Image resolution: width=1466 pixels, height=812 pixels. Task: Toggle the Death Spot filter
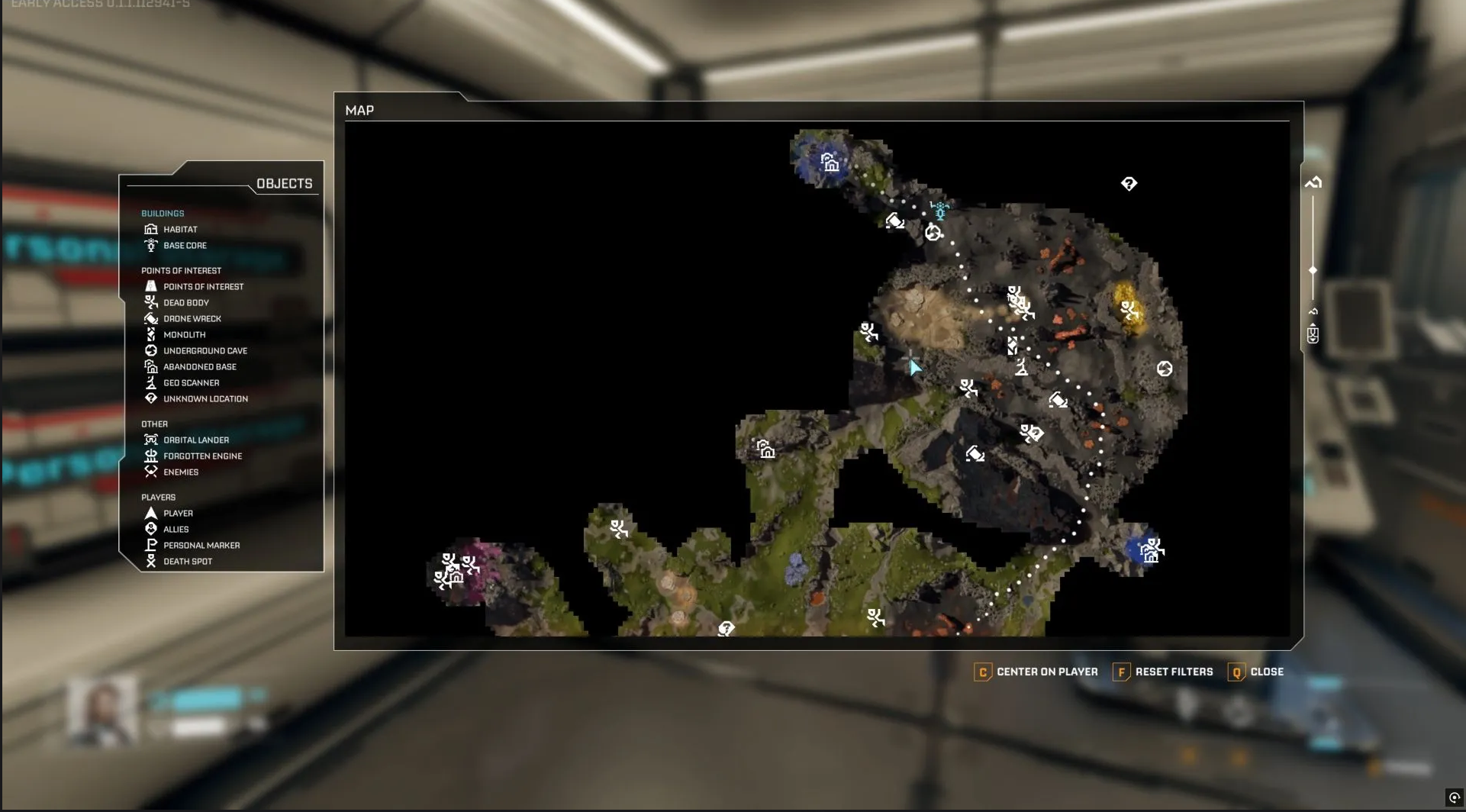coord(187,562)
